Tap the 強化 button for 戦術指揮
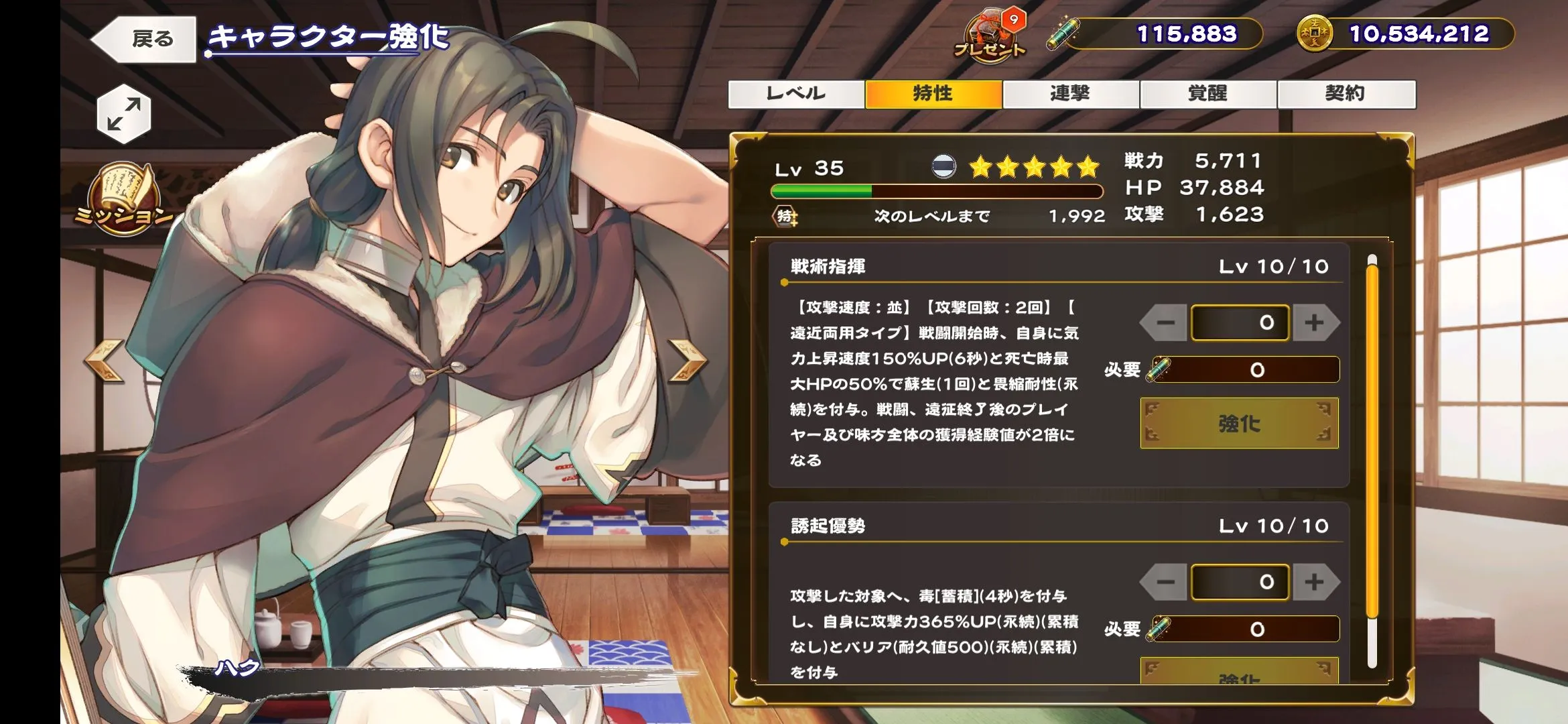Image resolution: width=1568 pixels, height=724 pixels. coord(1239,423)
